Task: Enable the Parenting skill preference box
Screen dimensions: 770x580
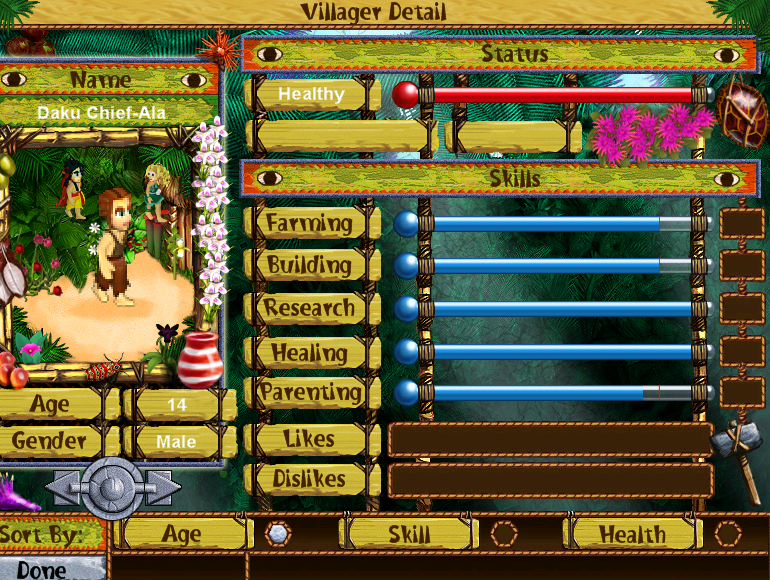Action: (741, 393)
